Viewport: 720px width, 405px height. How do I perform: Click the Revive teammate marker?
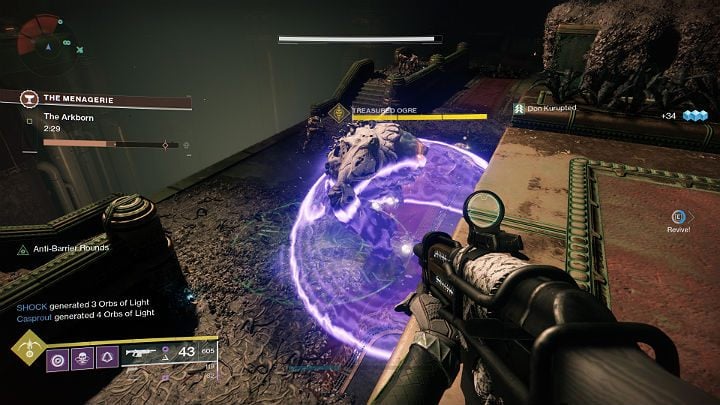pyautogui.click(x=679, y=216)
